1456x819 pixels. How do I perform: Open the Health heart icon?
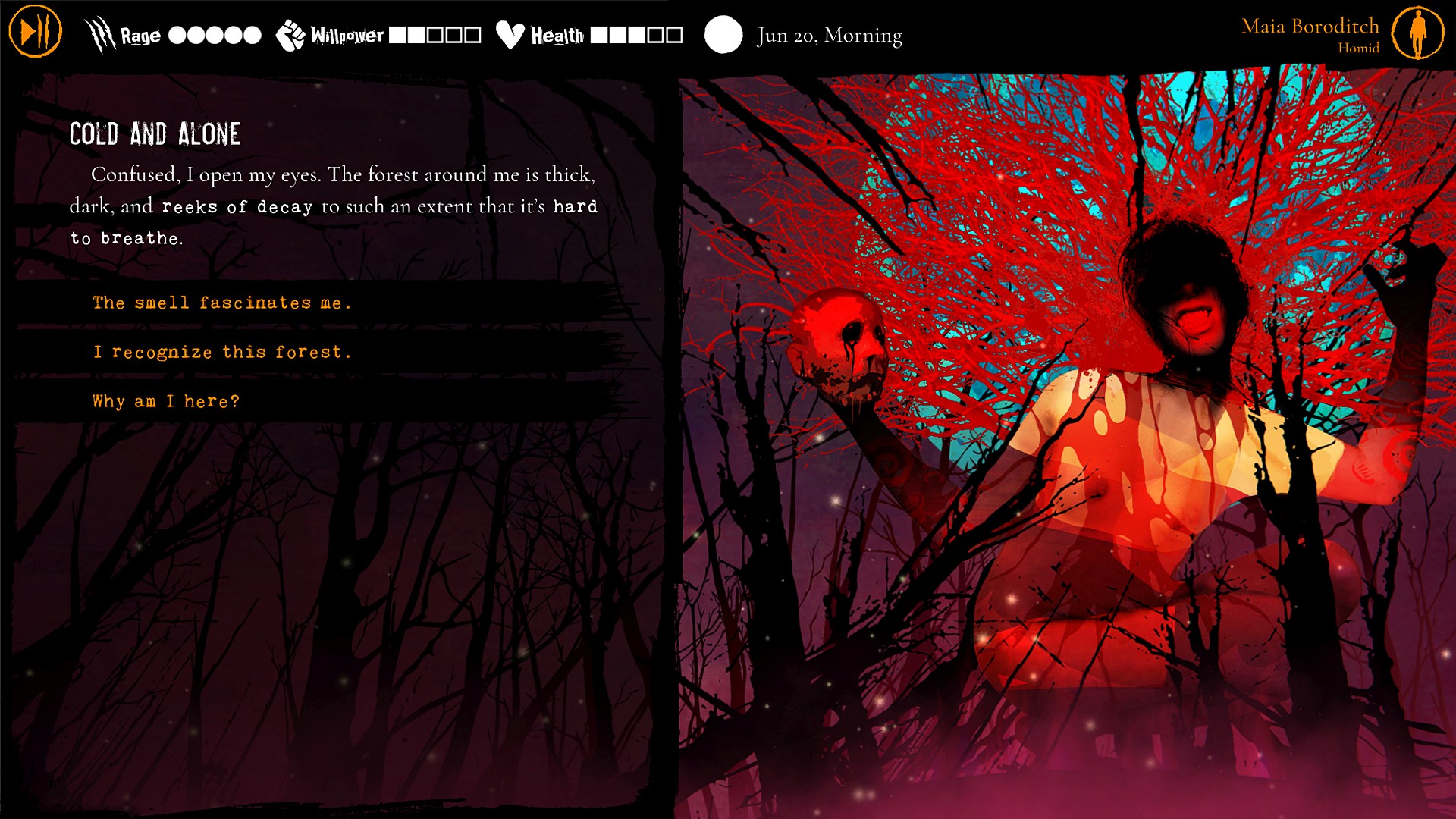(510, 33)
